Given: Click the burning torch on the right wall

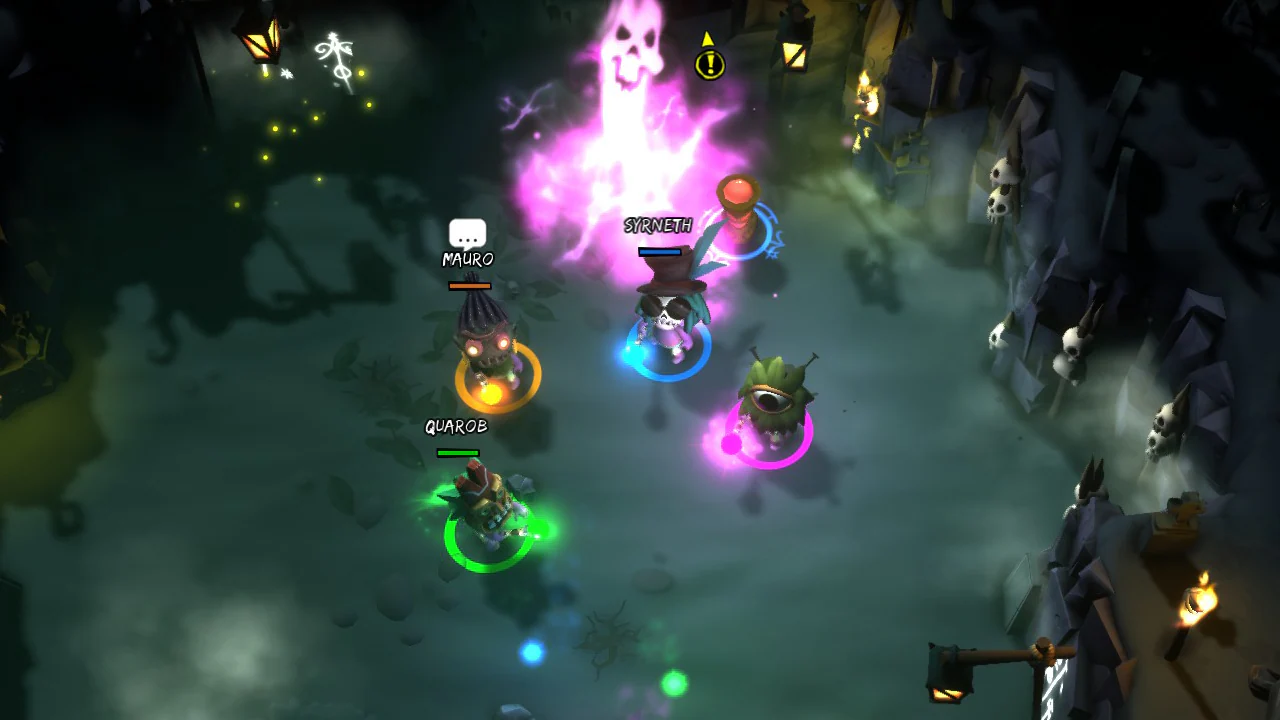Looking at the screenshot, I should (x=1196, y=600).
